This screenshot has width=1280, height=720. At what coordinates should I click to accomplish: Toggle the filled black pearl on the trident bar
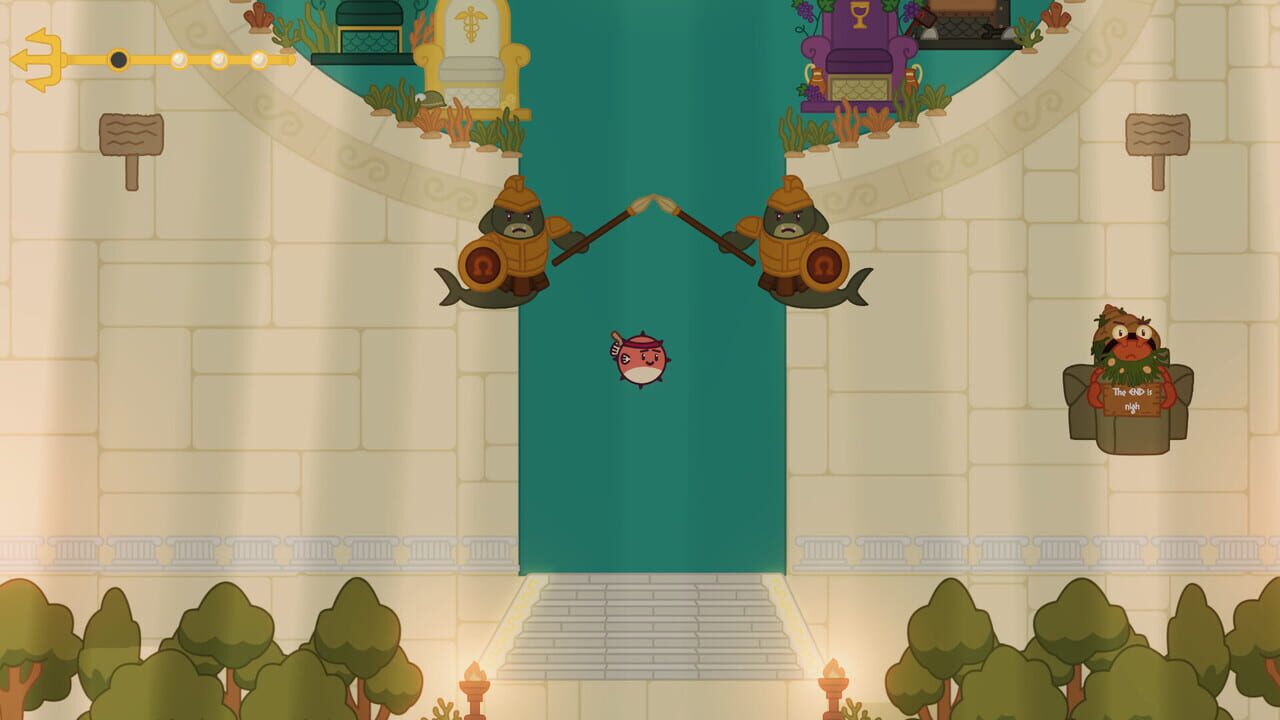tap(117, 58)
